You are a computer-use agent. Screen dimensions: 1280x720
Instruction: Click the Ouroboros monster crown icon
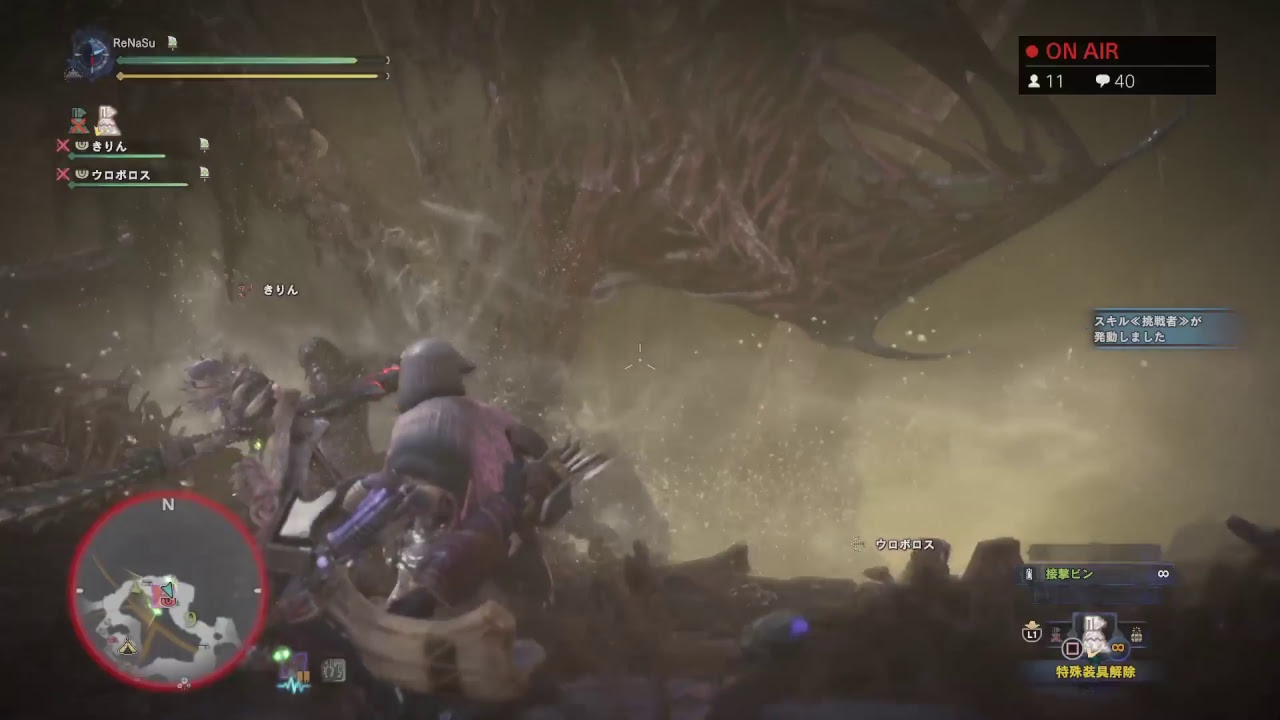coord(82,174)
